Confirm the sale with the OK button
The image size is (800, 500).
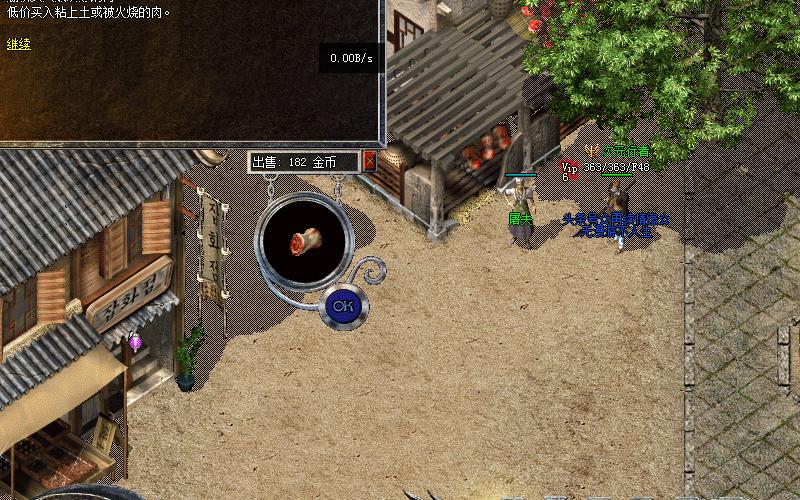coord(343,306)
